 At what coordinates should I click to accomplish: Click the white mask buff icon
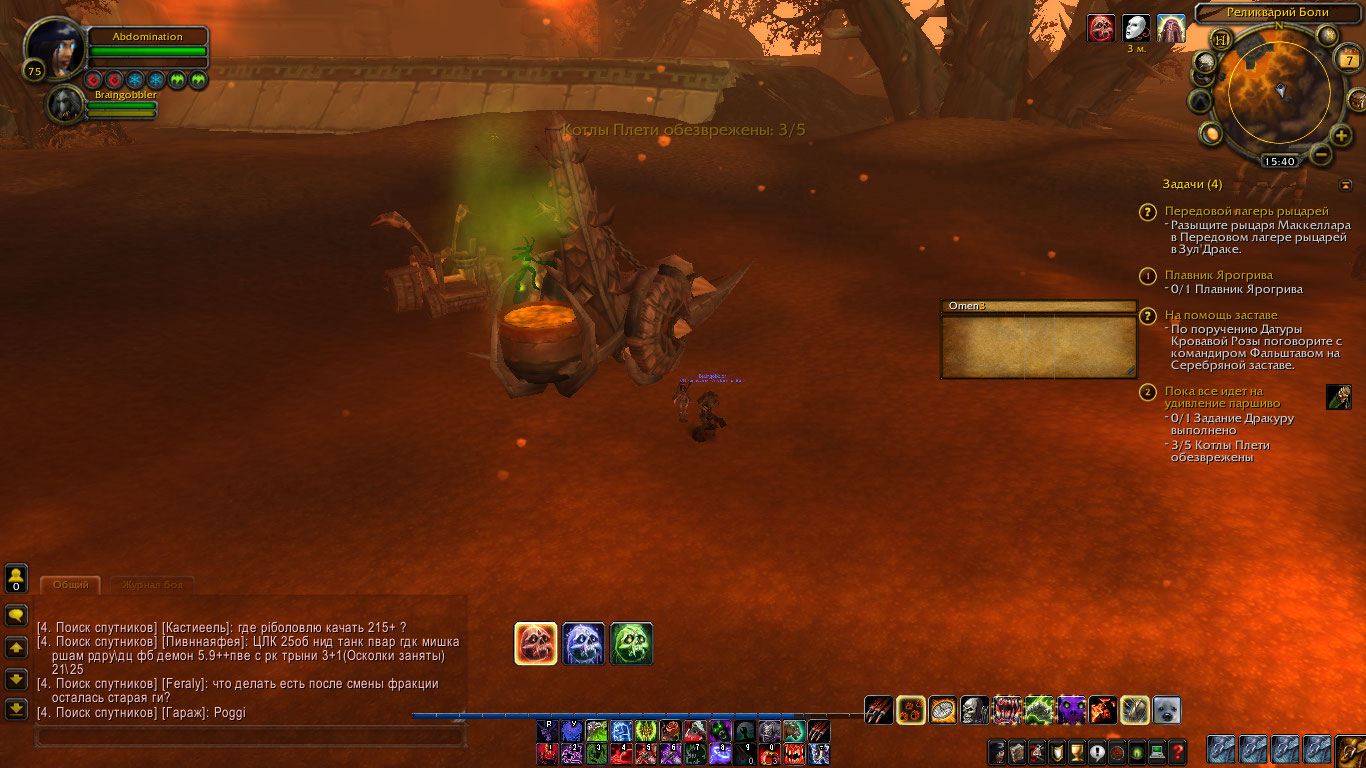tap(1136, 28)
